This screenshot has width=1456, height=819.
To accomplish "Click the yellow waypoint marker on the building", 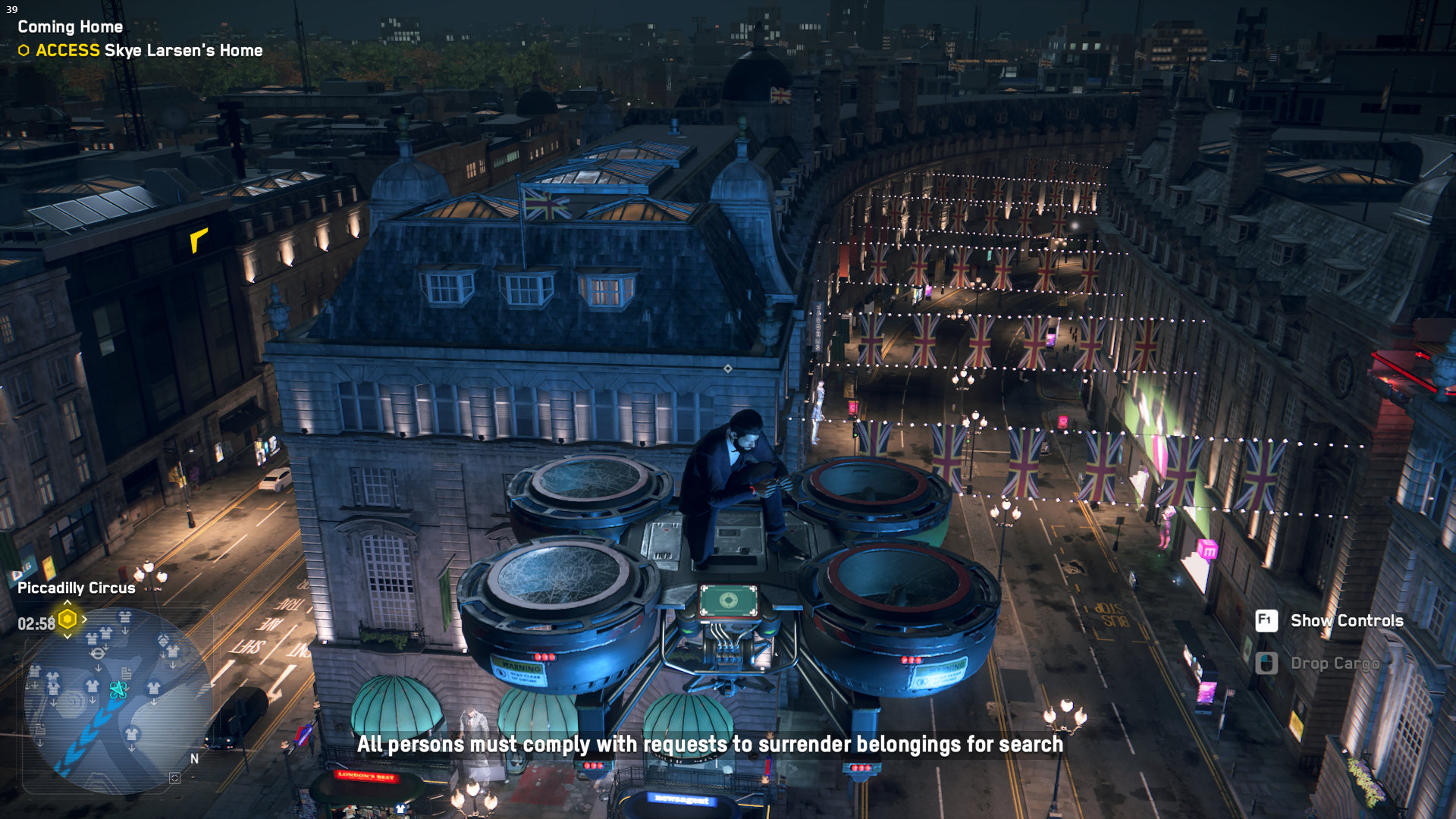I will 198,240.
